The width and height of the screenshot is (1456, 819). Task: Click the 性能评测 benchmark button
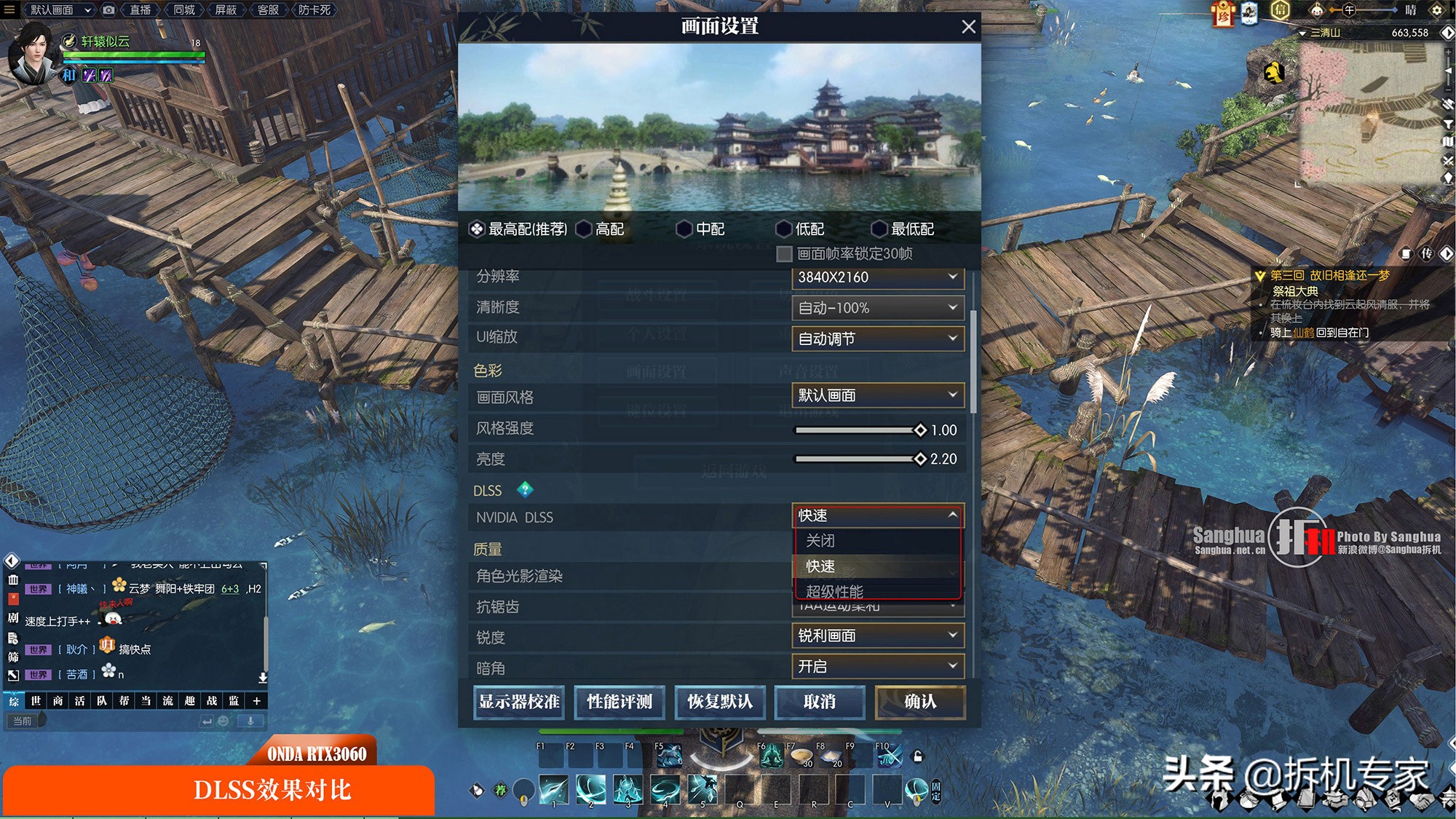[x=619, y=702]
